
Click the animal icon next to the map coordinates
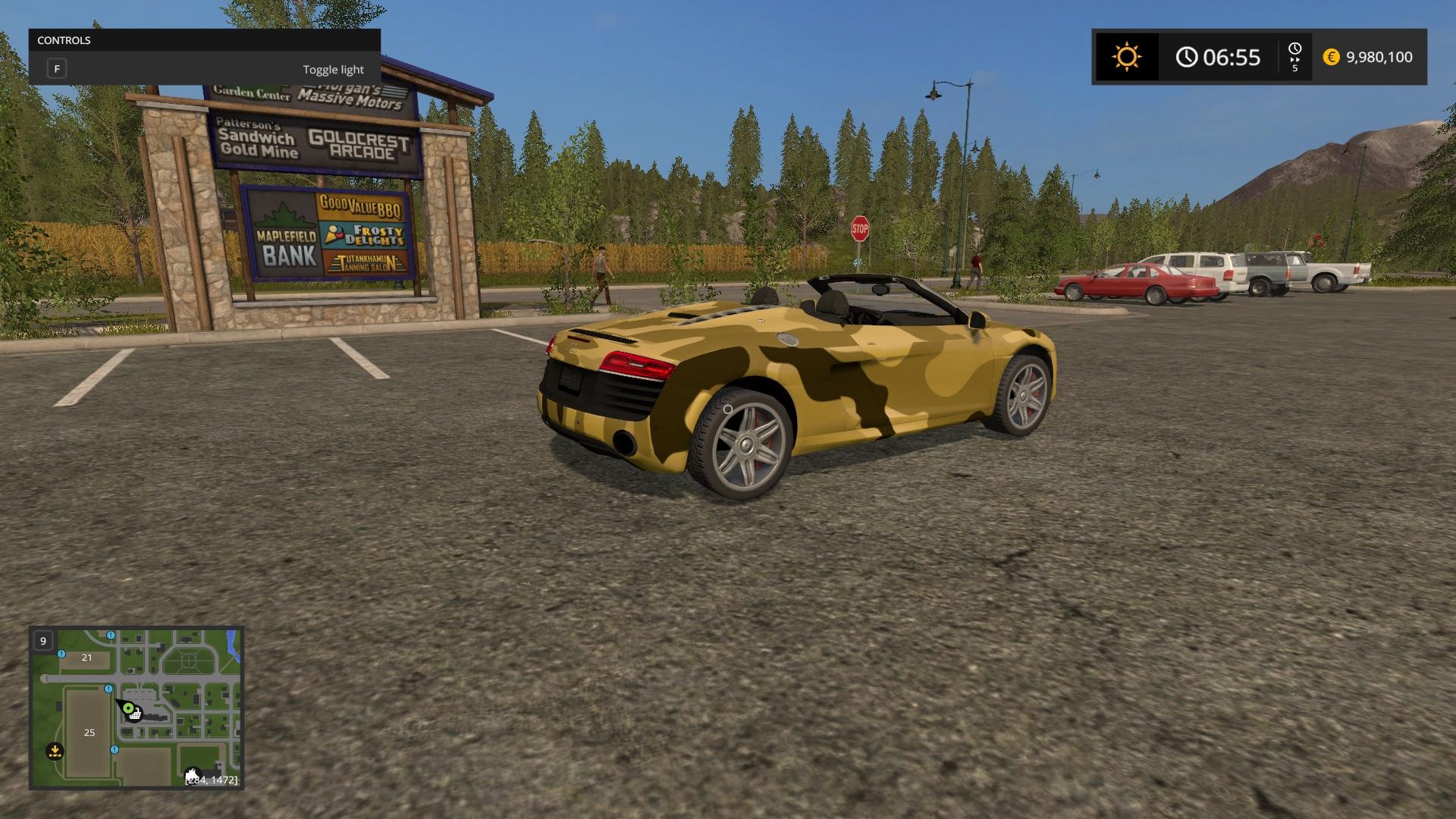[193, 773]
